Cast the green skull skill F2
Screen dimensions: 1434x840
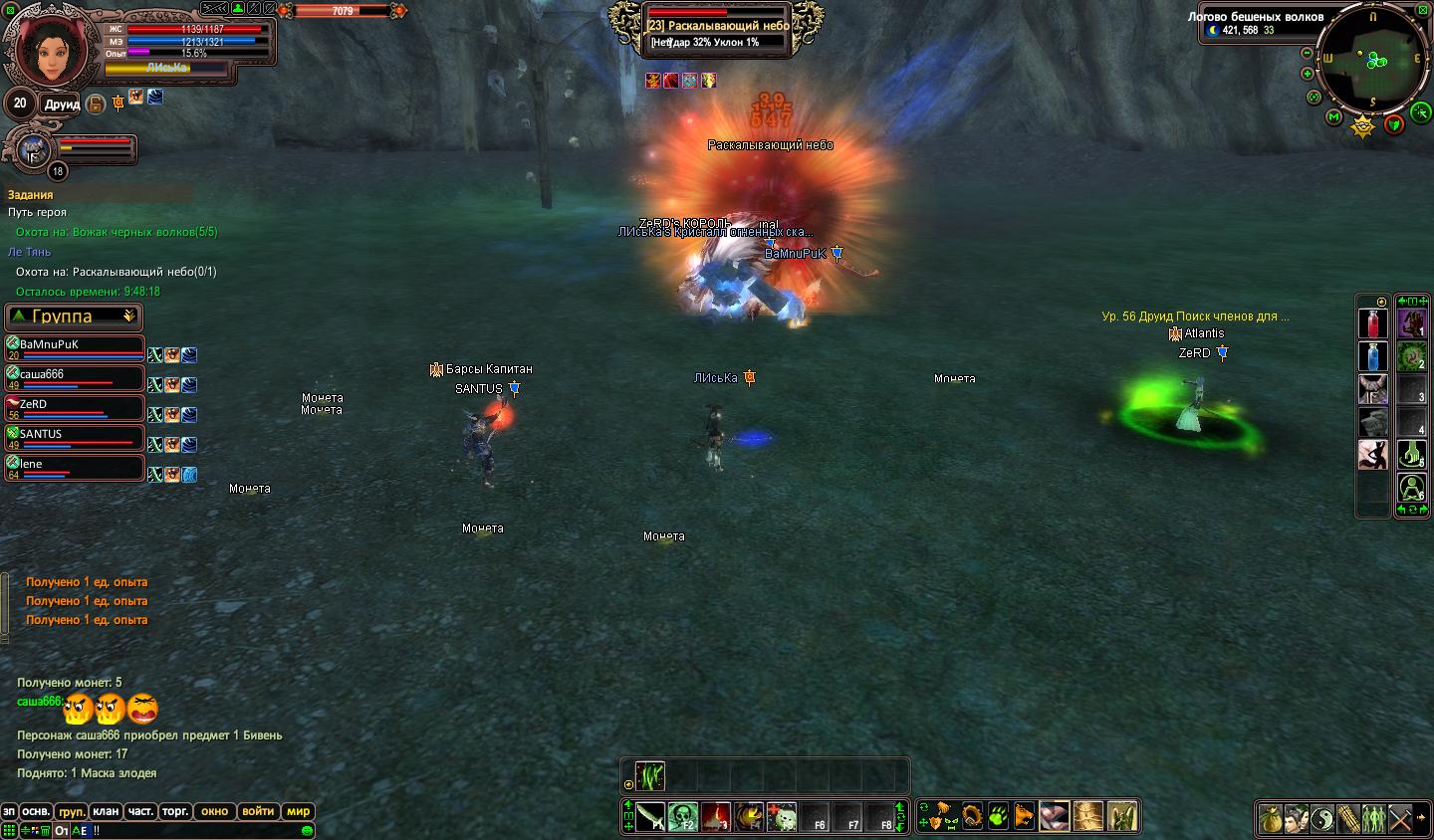point(683,817)
